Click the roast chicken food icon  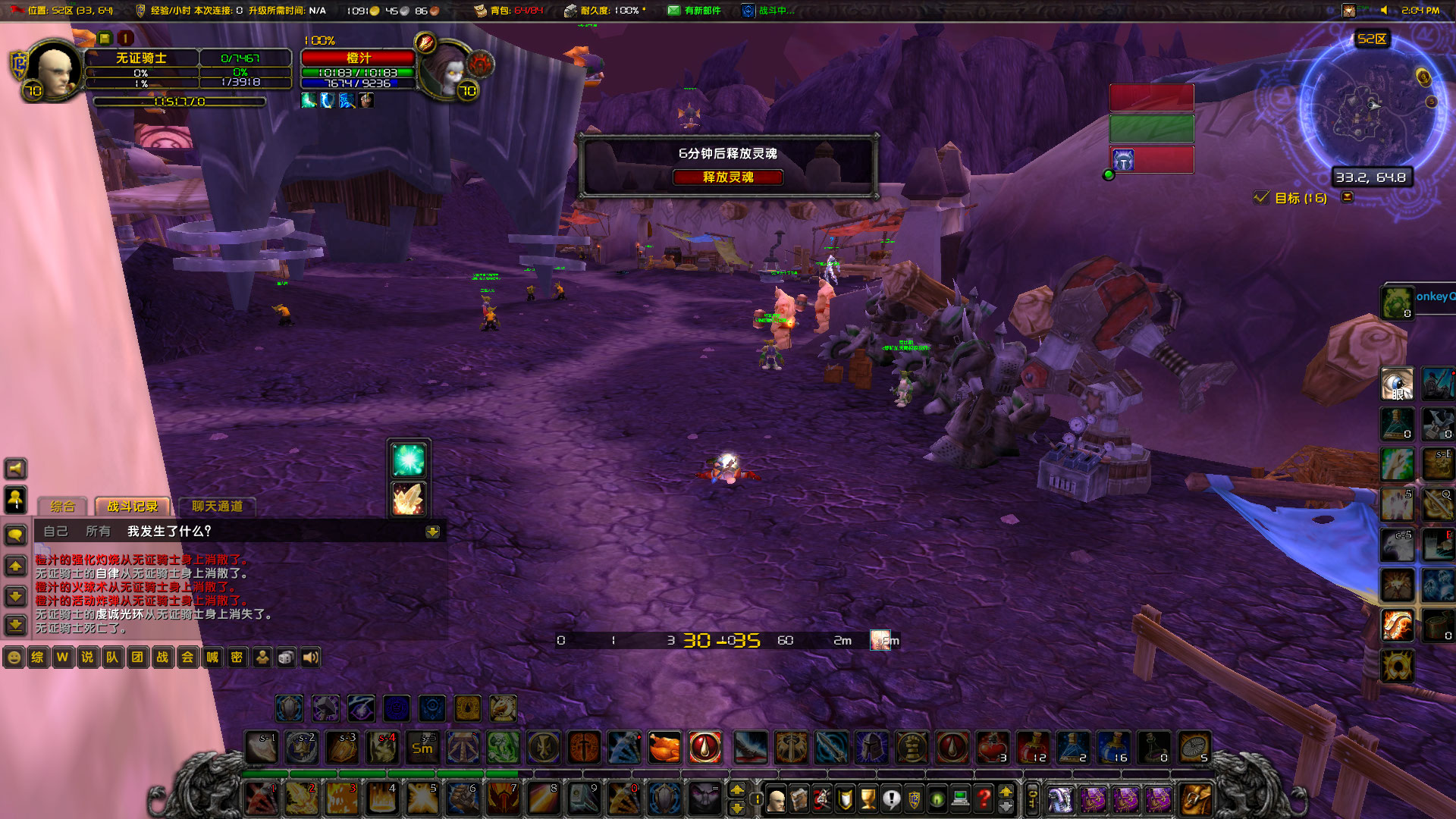[664, 748]
